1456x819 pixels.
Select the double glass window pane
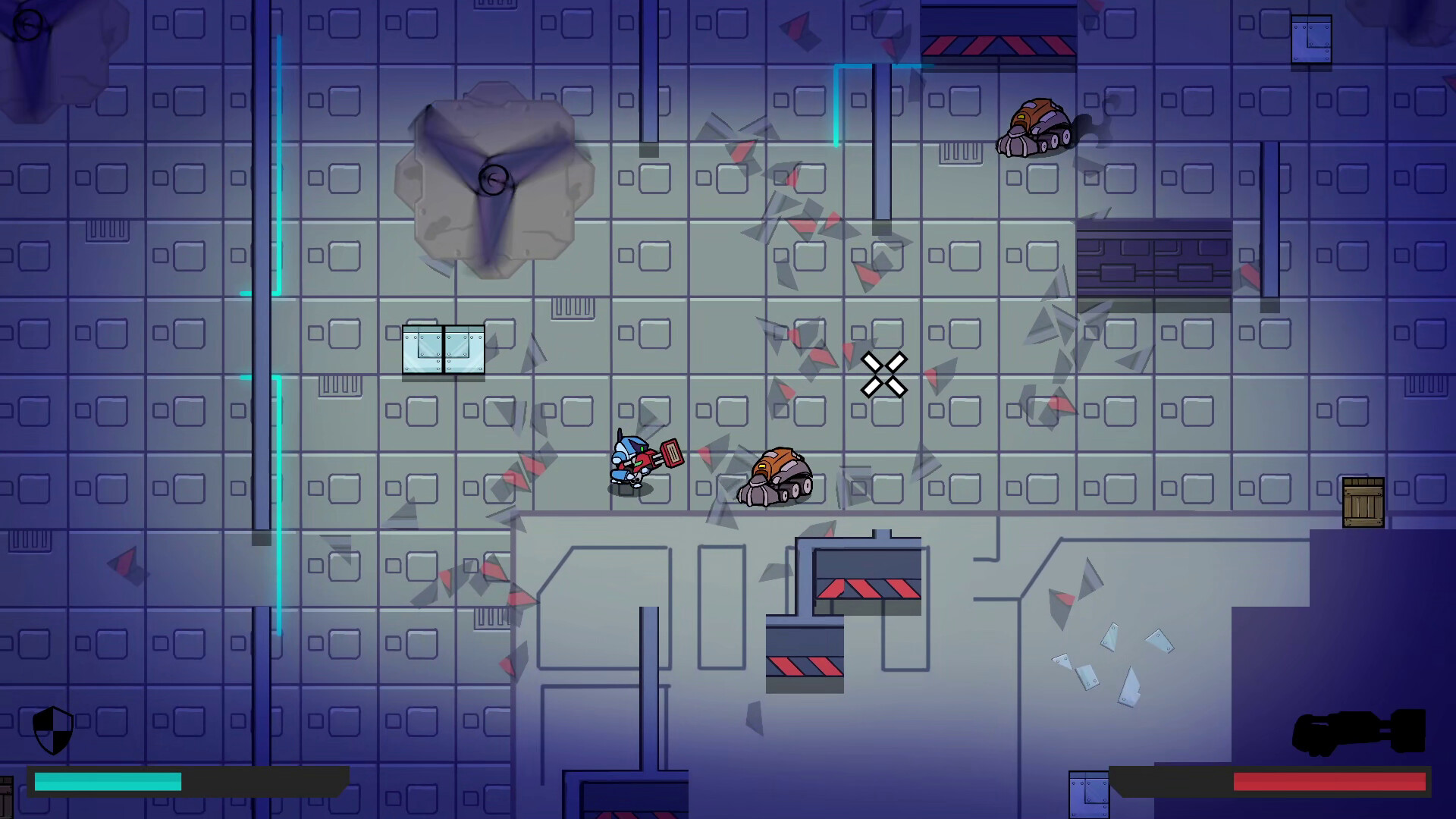coord(444,350)
